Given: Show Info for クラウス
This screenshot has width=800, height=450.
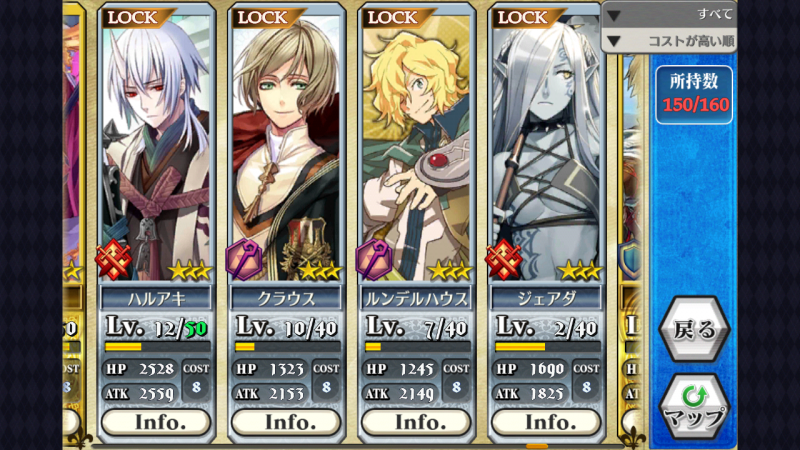Looking at the screenshot, I should pyautogui.click(x=286, y=422).
